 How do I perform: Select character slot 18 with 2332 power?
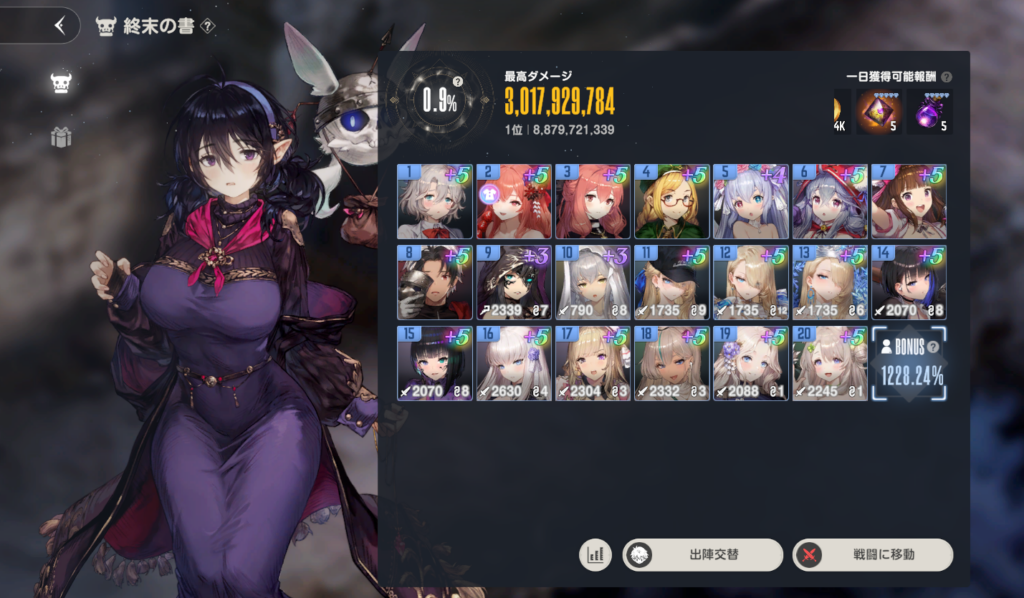tap(671, 364)
